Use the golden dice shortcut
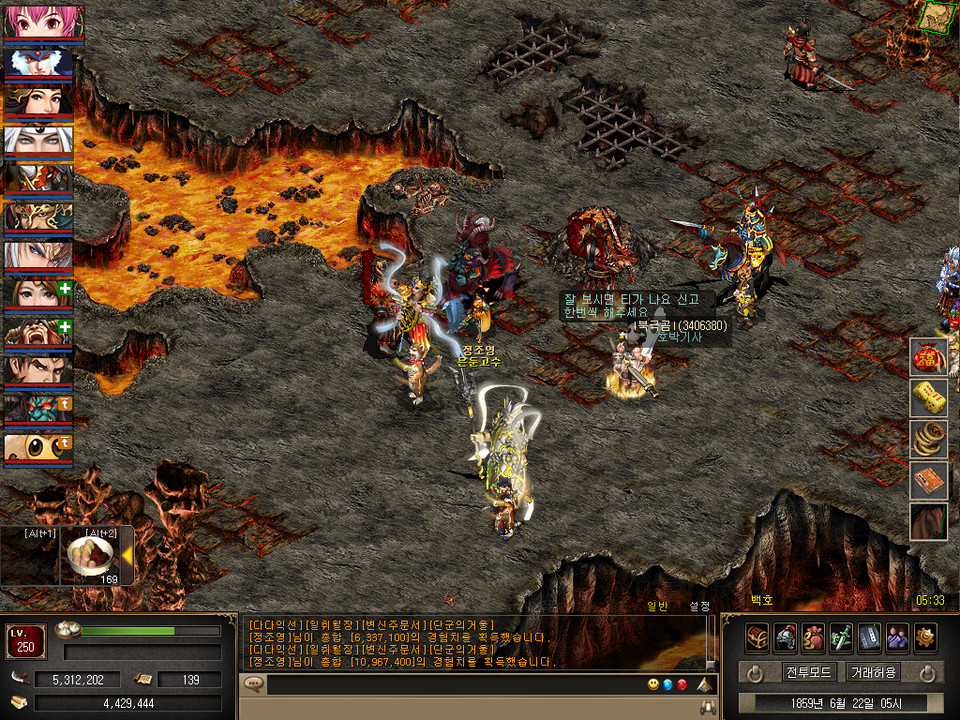 (928, 398)
